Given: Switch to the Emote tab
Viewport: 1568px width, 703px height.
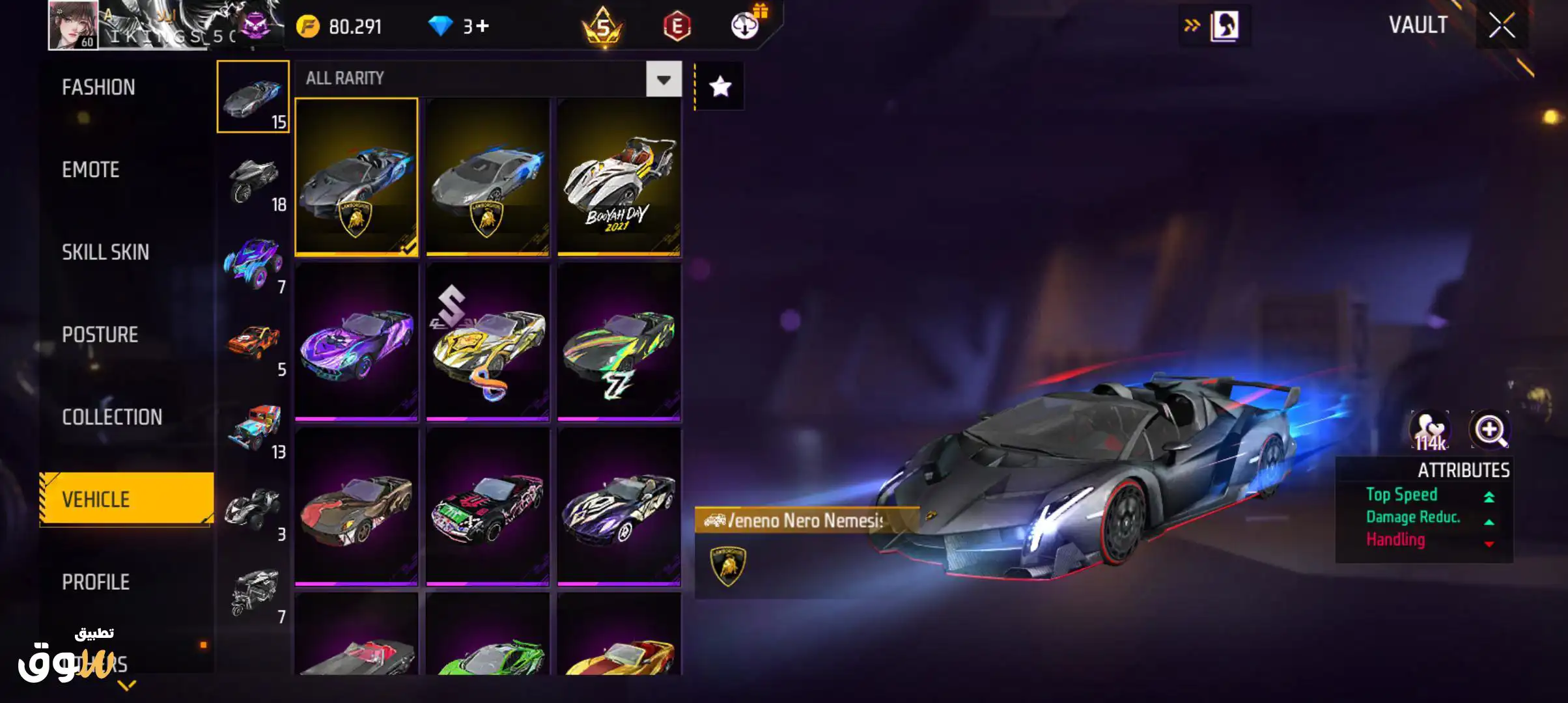Looking at the screenshot, I should (x=91, y=170).
